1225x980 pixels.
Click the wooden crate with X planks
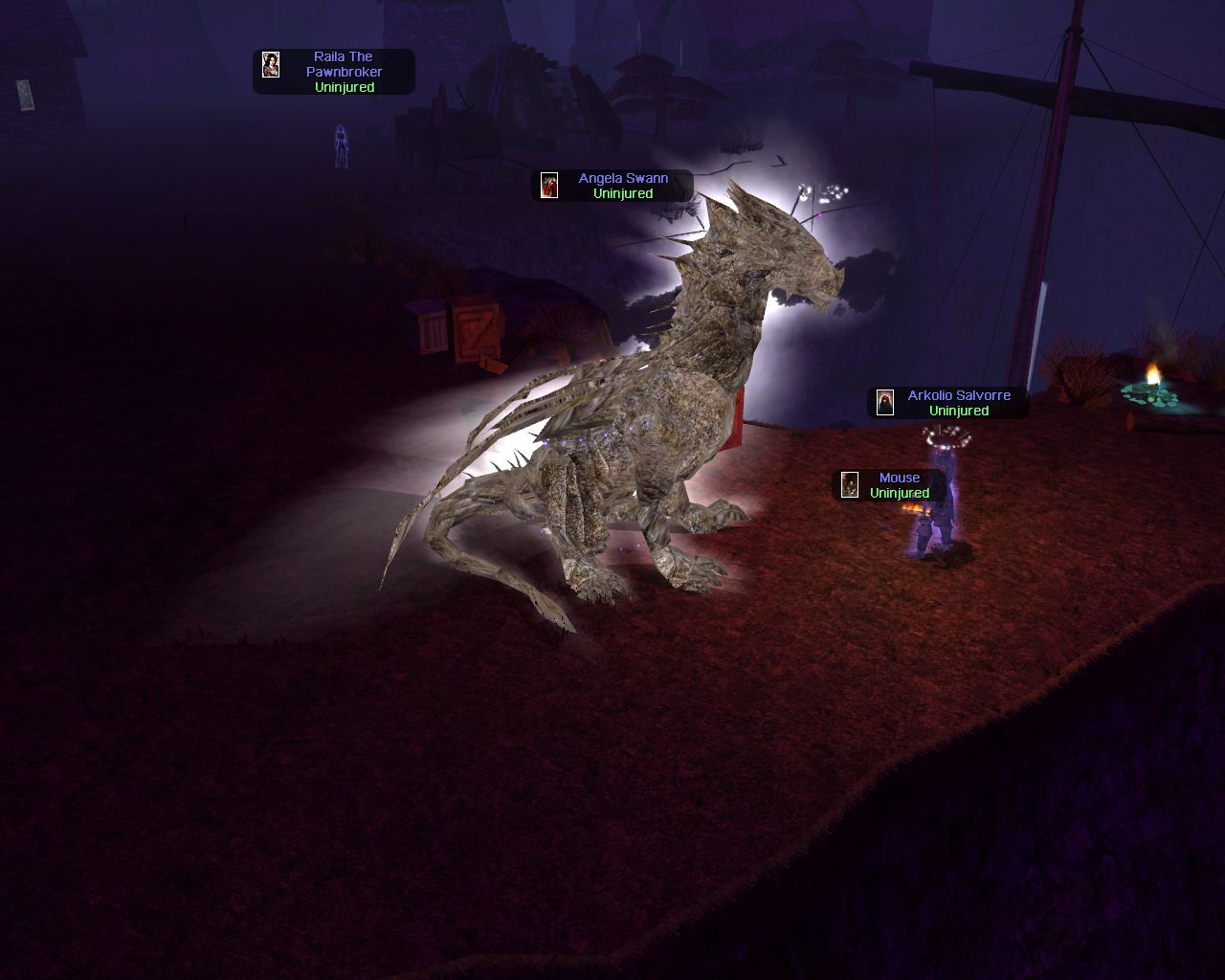tap(476, 330)
